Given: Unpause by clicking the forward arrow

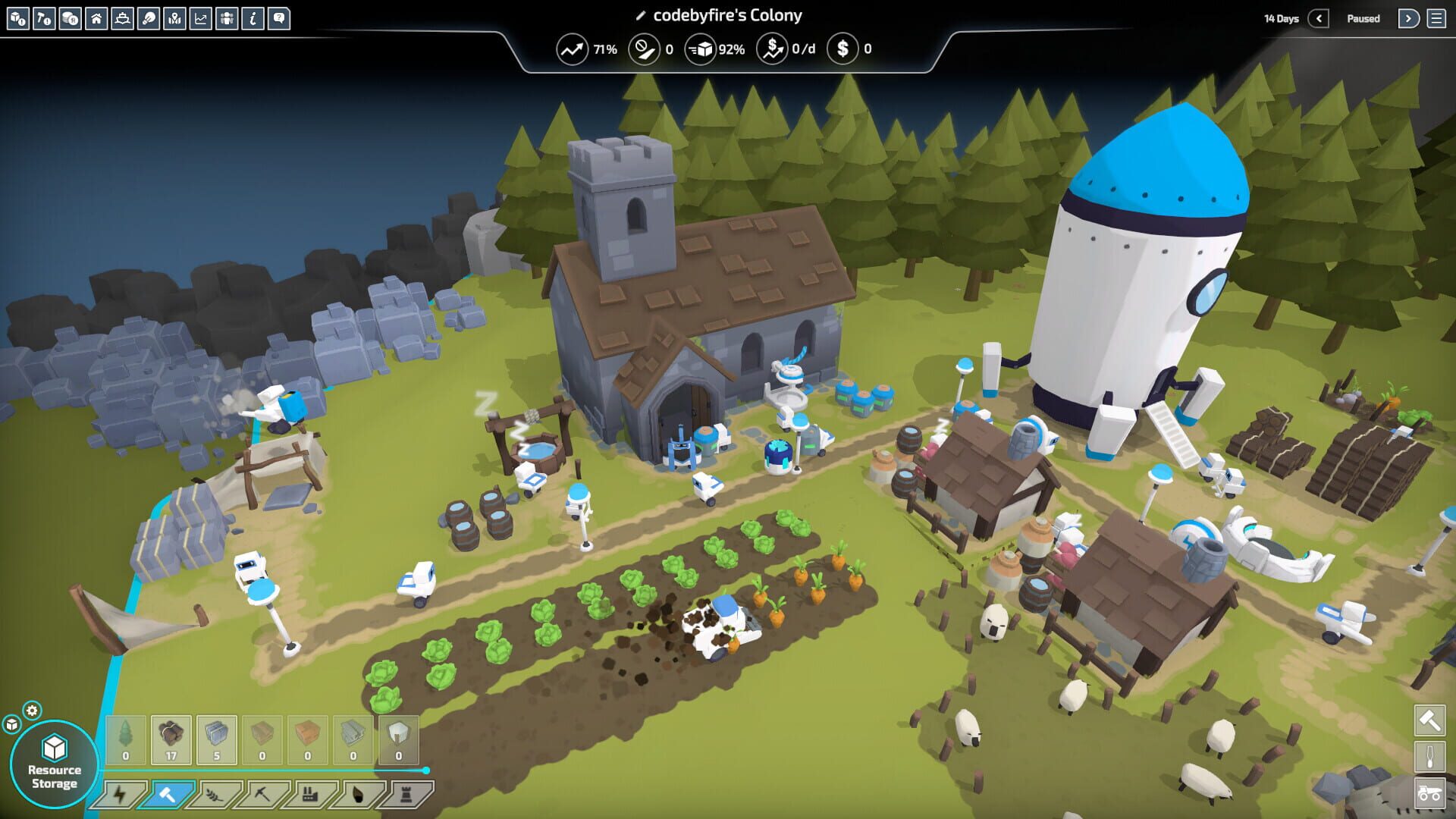Looking at the screenshot, I should [x=1410, y=17].
